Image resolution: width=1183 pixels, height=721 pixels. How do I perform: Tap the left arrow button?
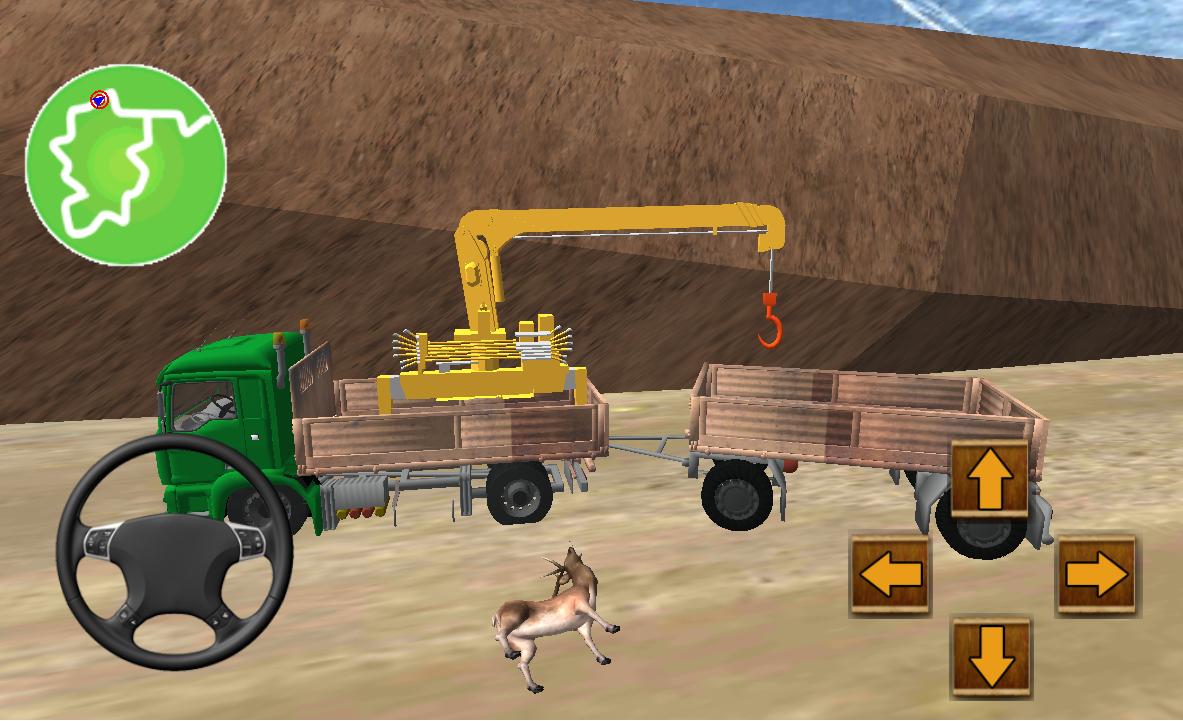890,575
